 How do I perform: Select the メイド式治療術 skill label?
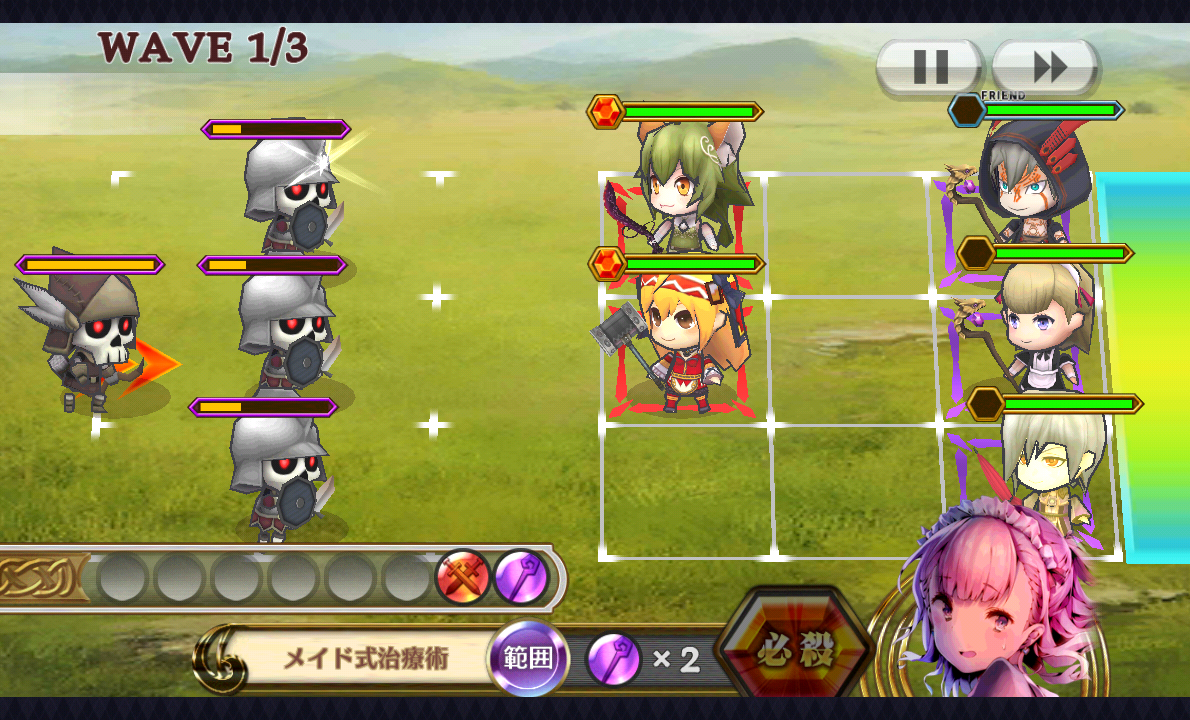[366, 659]
